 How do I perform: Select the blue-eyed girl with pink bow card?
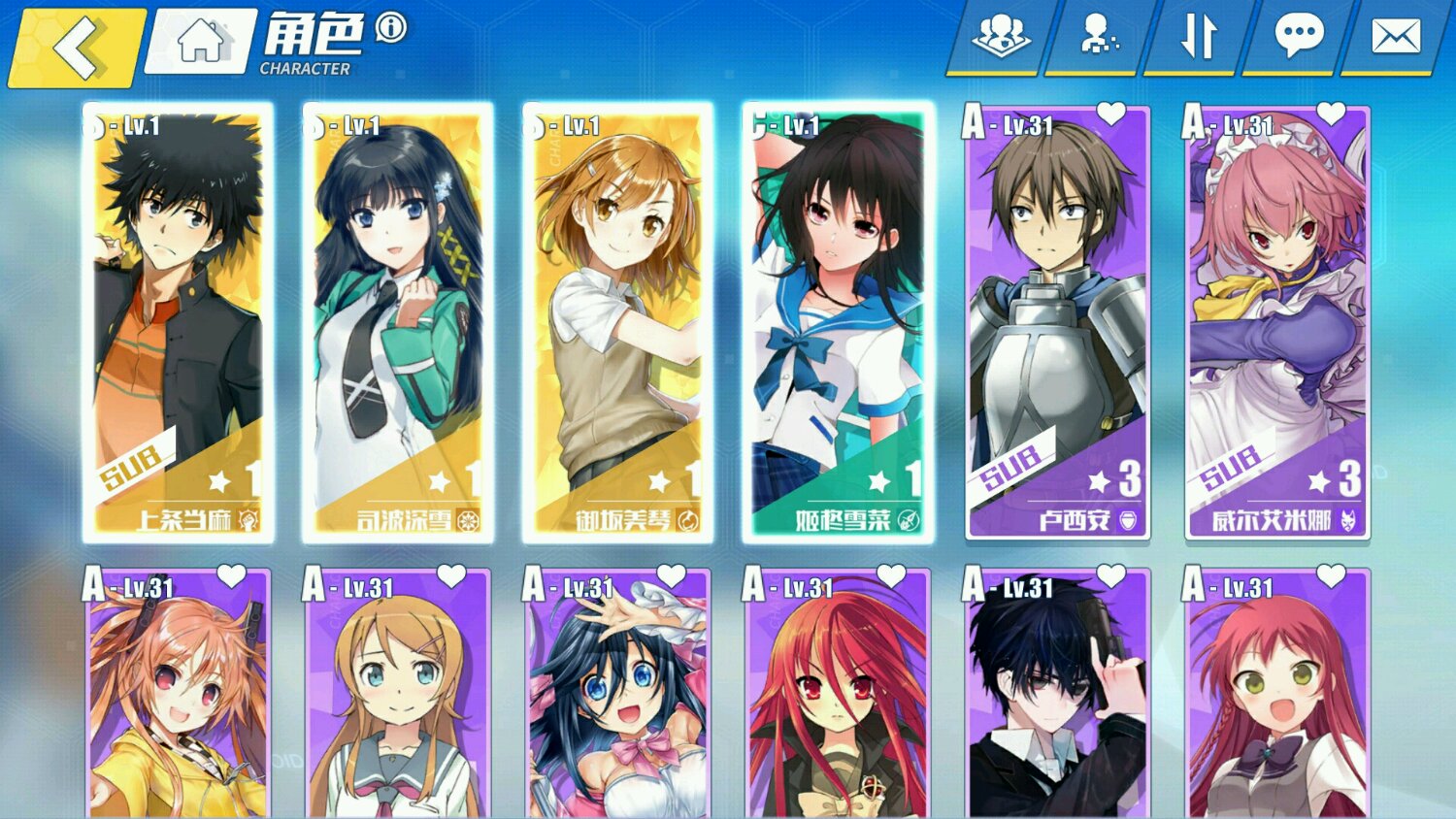click(618, 694)
